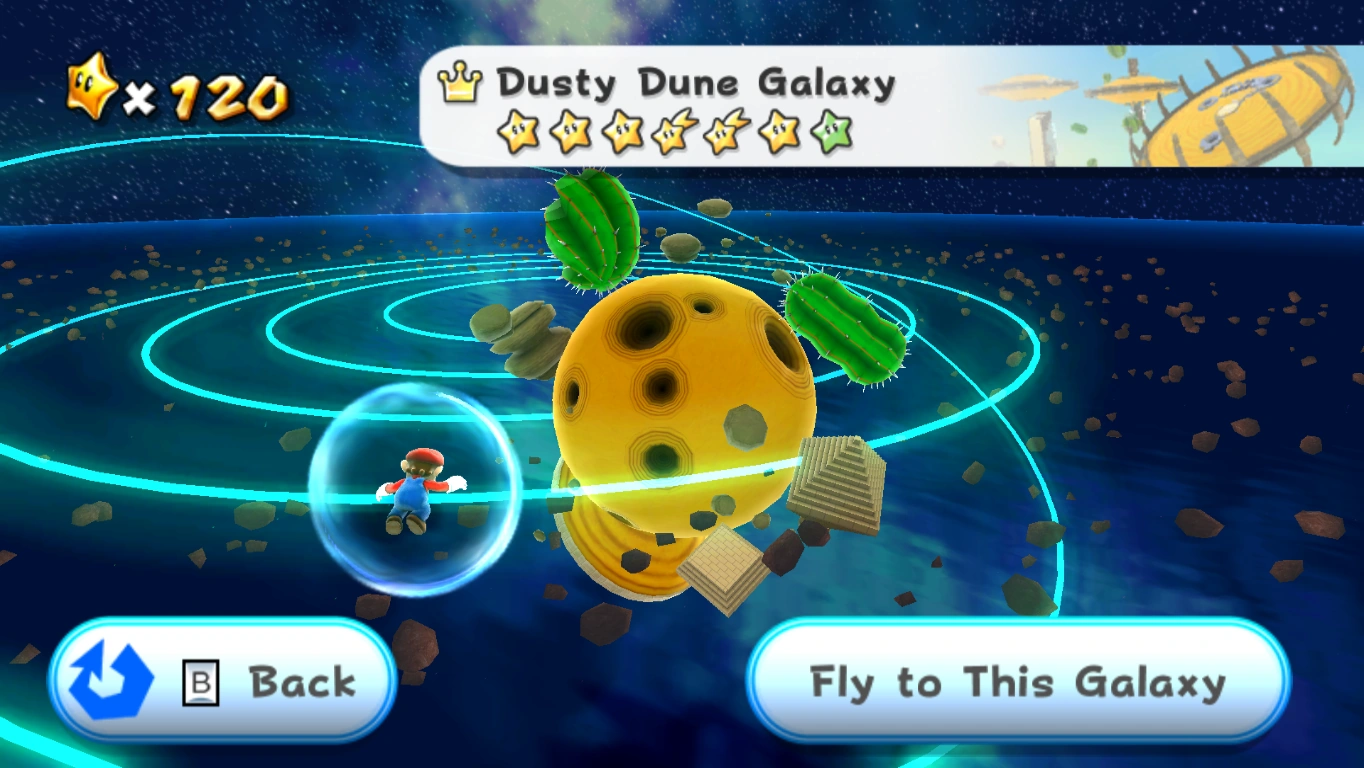Toggle the collected sixth gold star
The width and height of the screenshot is (1364, 768).
click(x=776, y=133)
